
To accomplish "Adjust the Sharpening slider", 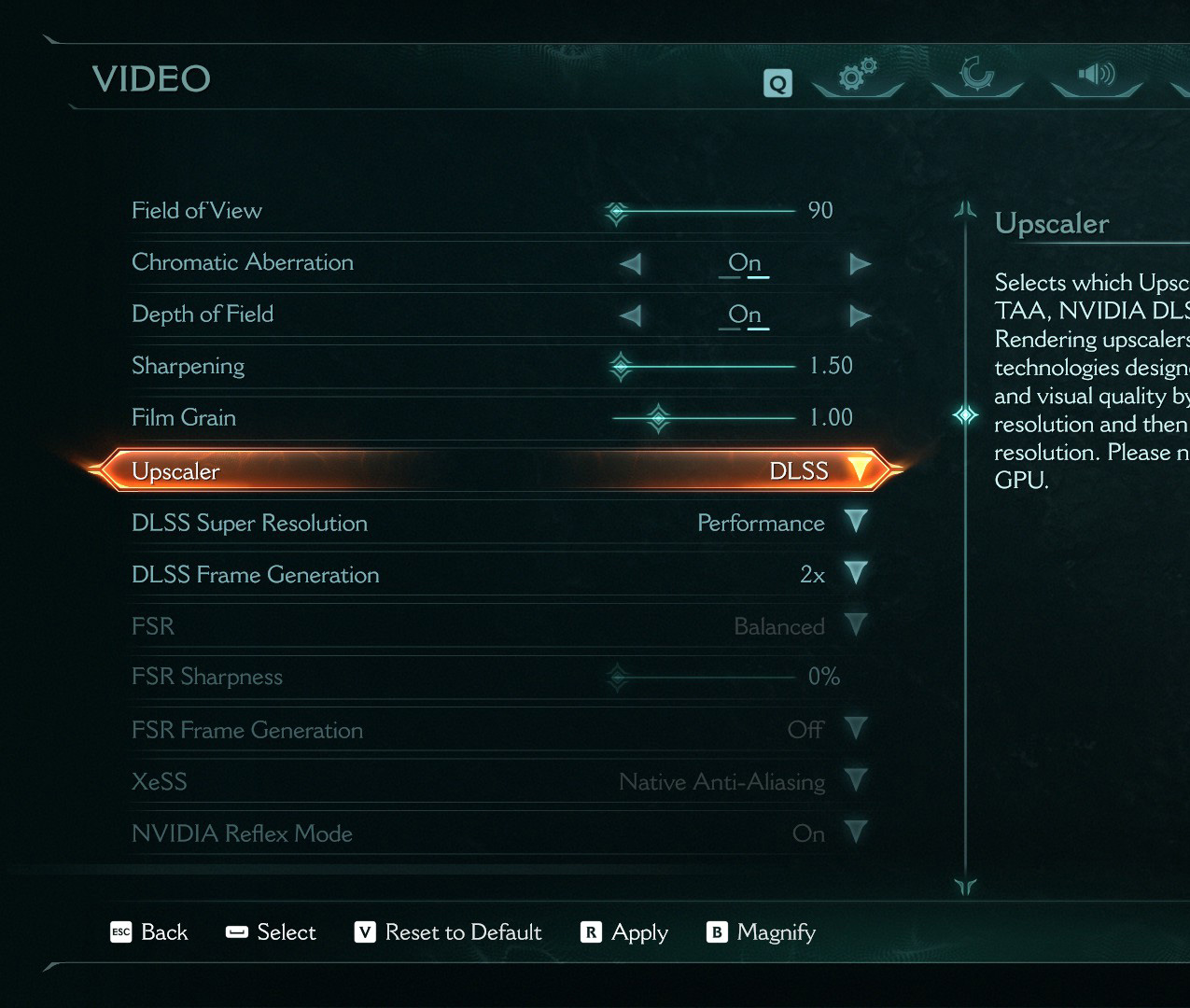I will click(621, 366).
